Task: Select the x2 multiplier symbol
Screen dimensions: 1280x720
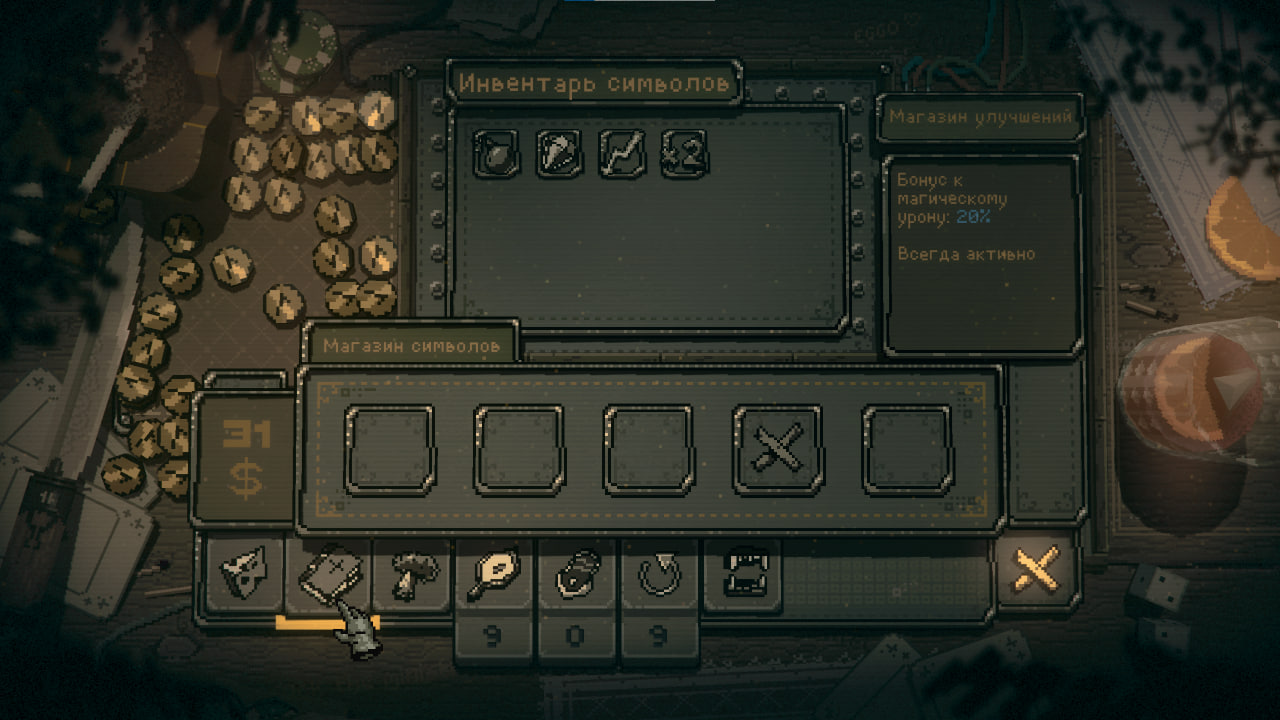Action: coord(684,154)
